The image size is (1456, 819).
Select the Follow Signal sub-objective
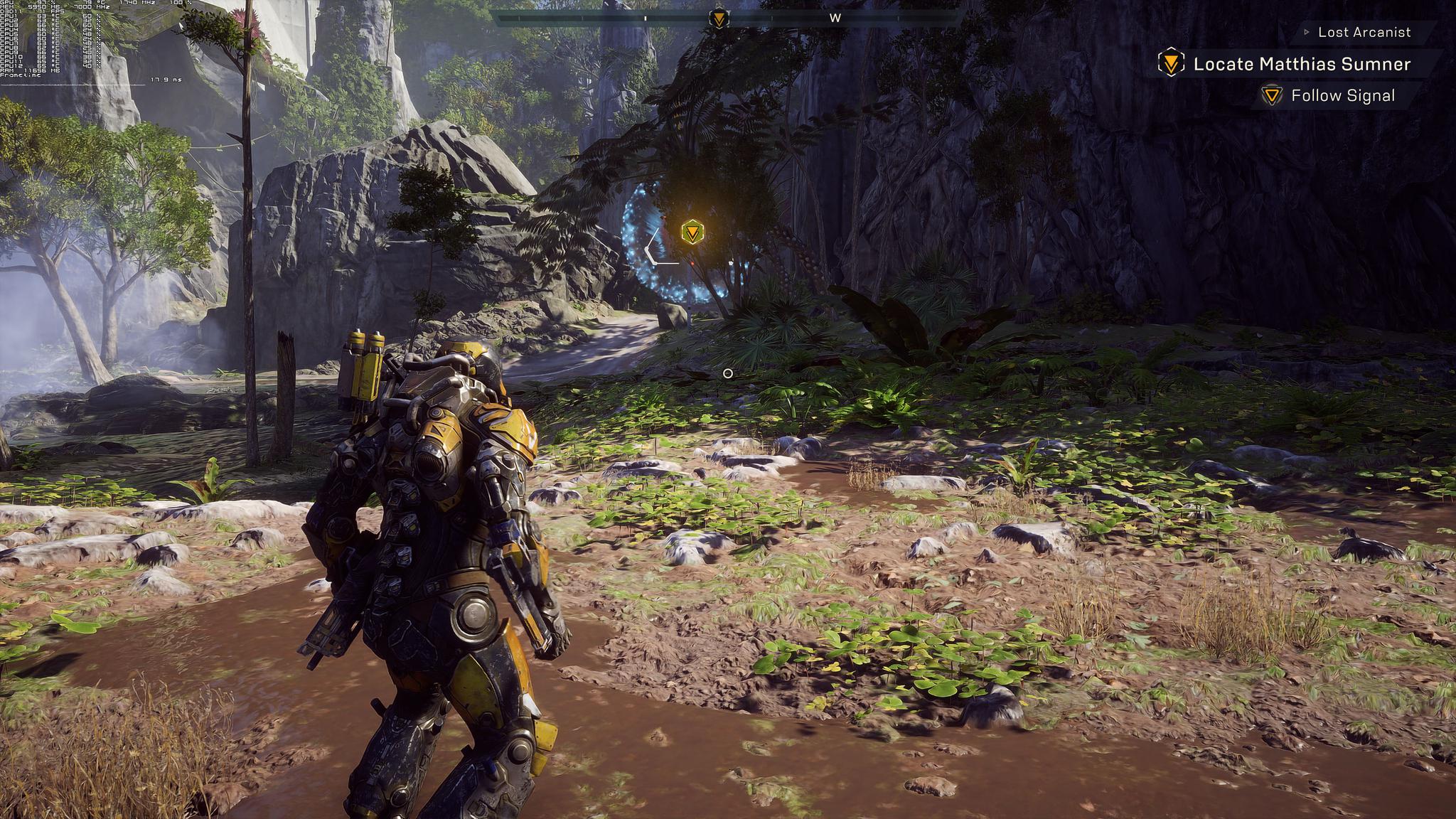tap(1342, 95)
